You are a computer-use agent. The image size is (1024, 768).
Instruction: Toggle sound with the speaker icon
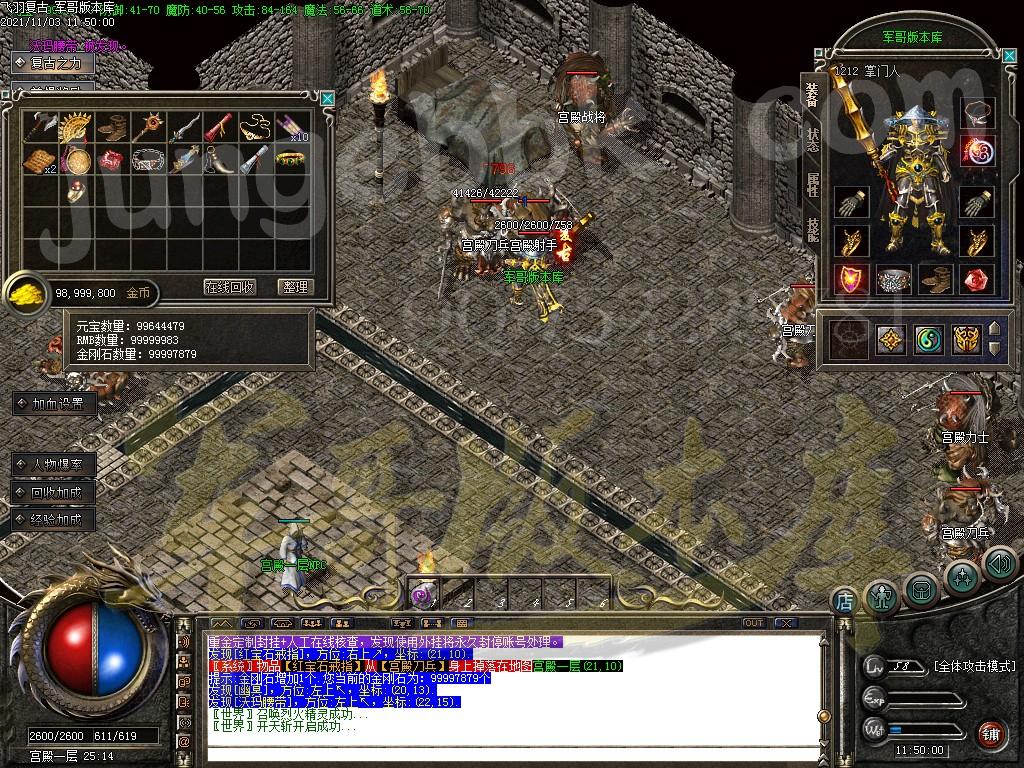tap(1000, 565)
